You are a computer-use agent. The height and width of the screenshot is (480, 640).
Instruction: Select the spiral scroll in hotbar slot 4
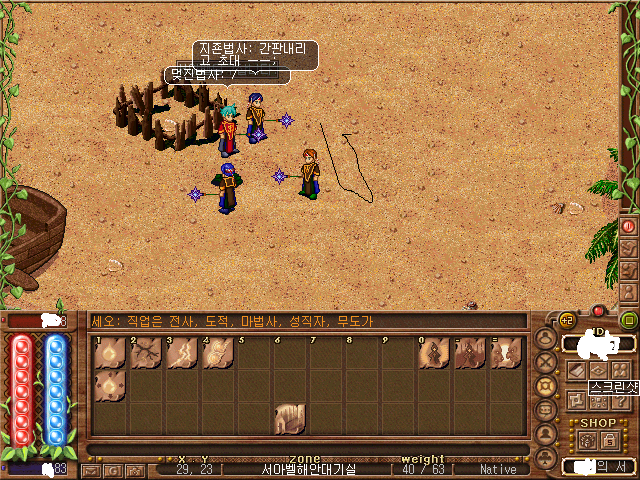pyautogui.click(x=217, y=353)
